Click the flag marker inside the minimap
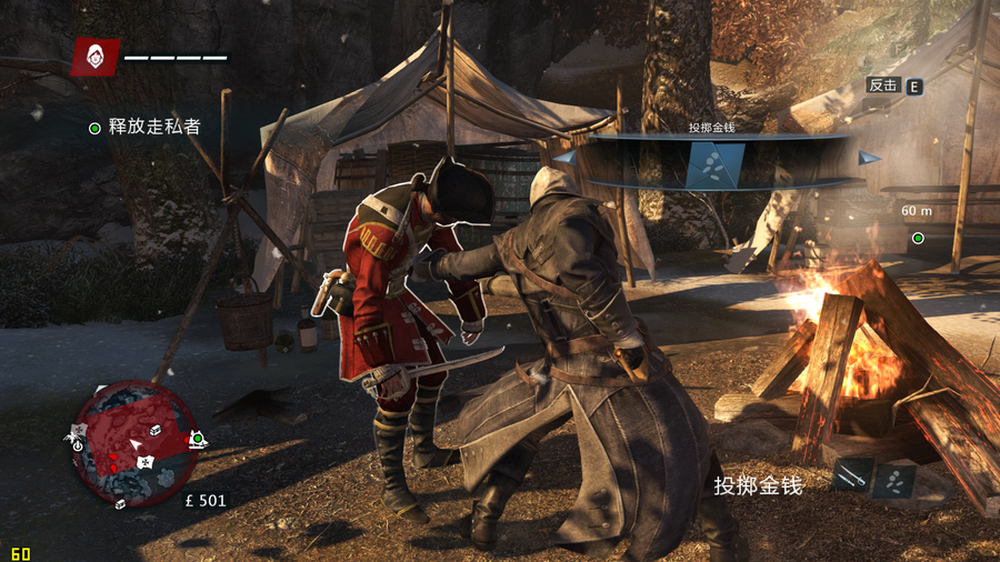 (145, 461)
